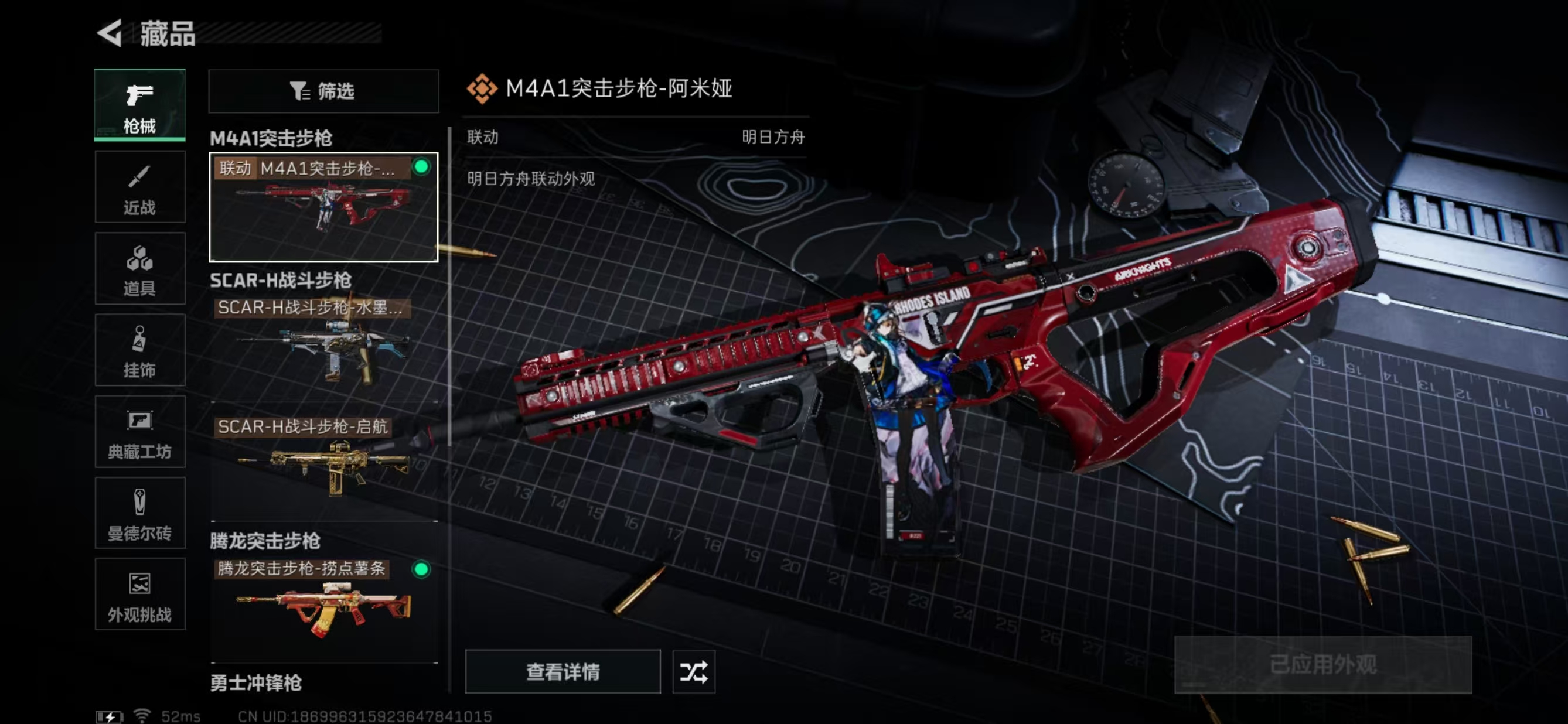The image size is (1568, 724).
Task: Select the 道具 items category
Action: coord(139,268)
